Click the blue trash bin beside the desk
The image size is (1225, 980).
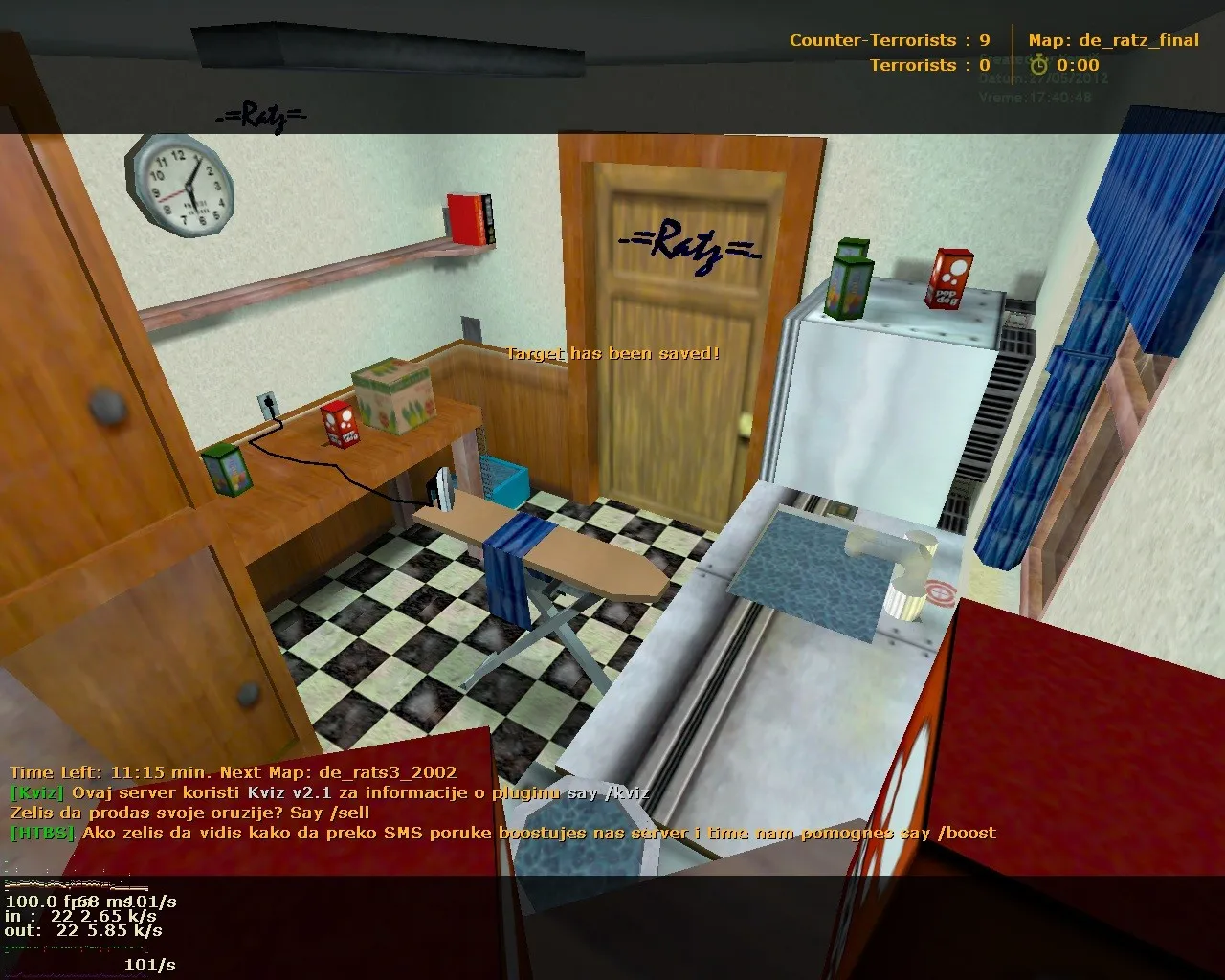(x=505, y=481)
